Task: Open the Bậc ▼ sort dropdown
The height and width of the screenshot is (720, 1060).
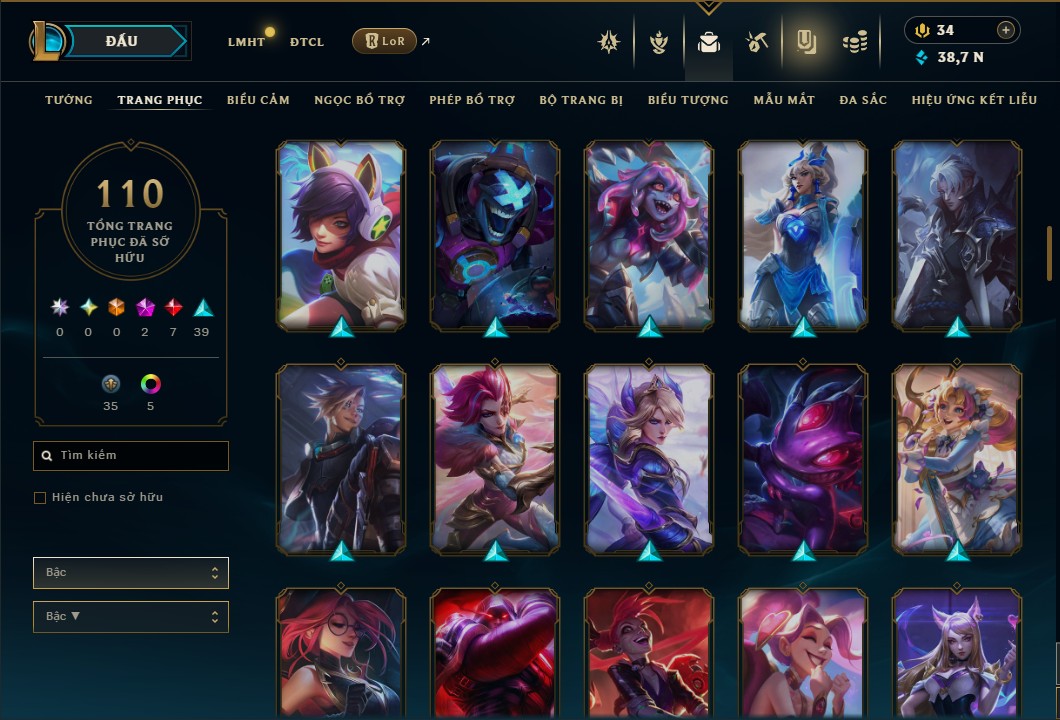Action: pyautogui.click(x=131, y=616)
